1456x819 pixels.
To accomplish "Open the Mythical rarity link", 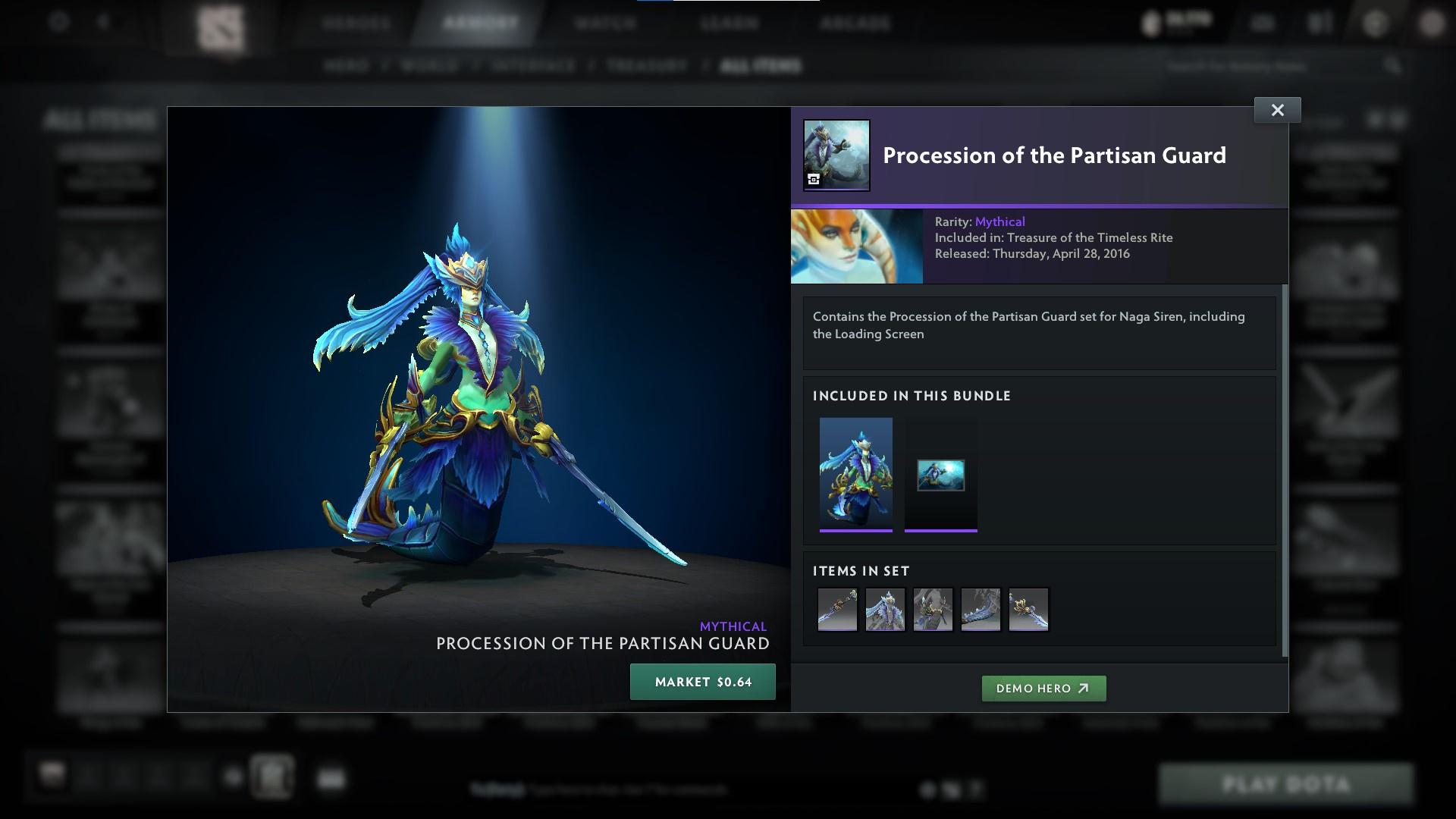I will [x=999, y=221].
